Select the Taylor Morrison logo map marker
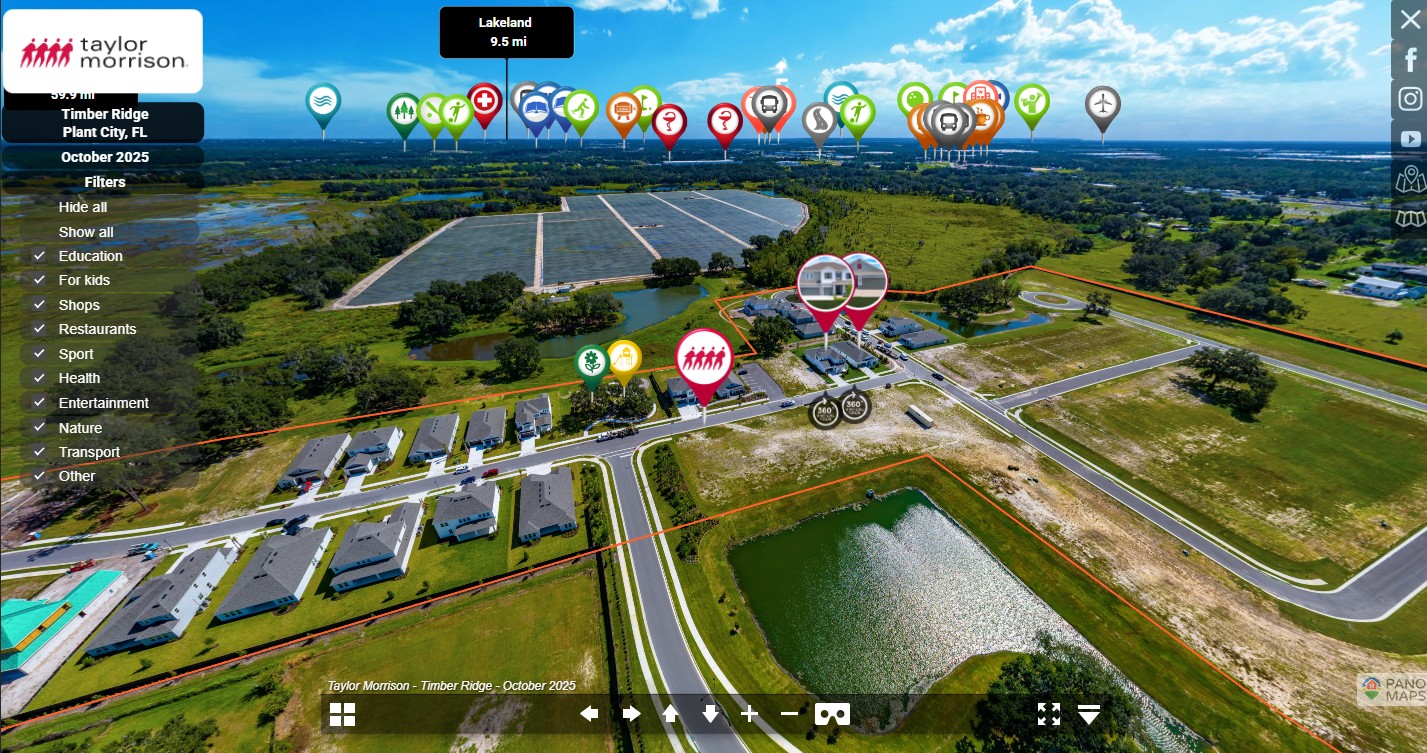The width and height of the screenshot is (1427, 753). (703, 358)
